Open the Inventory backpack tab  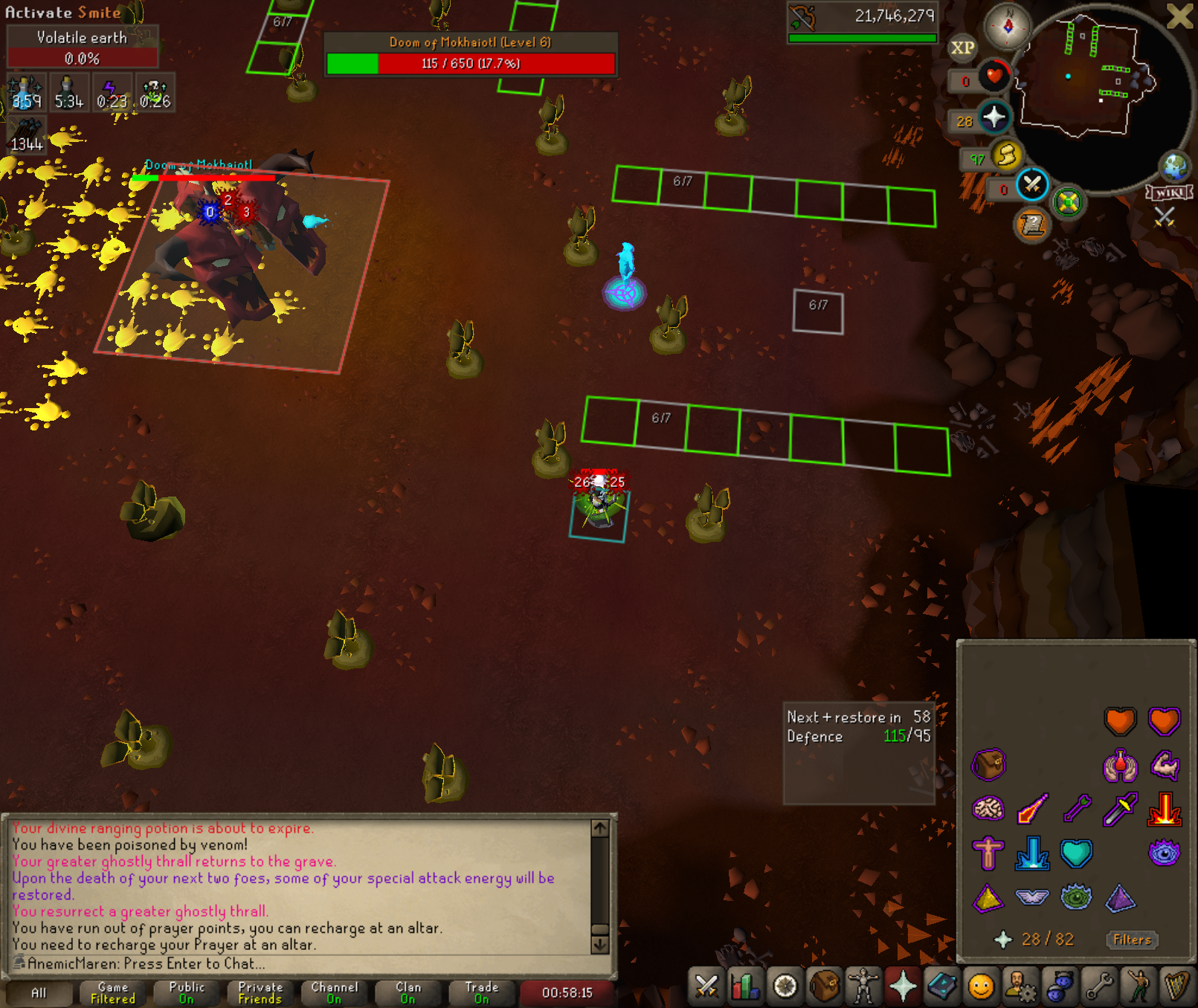click(x=824, y=987)
